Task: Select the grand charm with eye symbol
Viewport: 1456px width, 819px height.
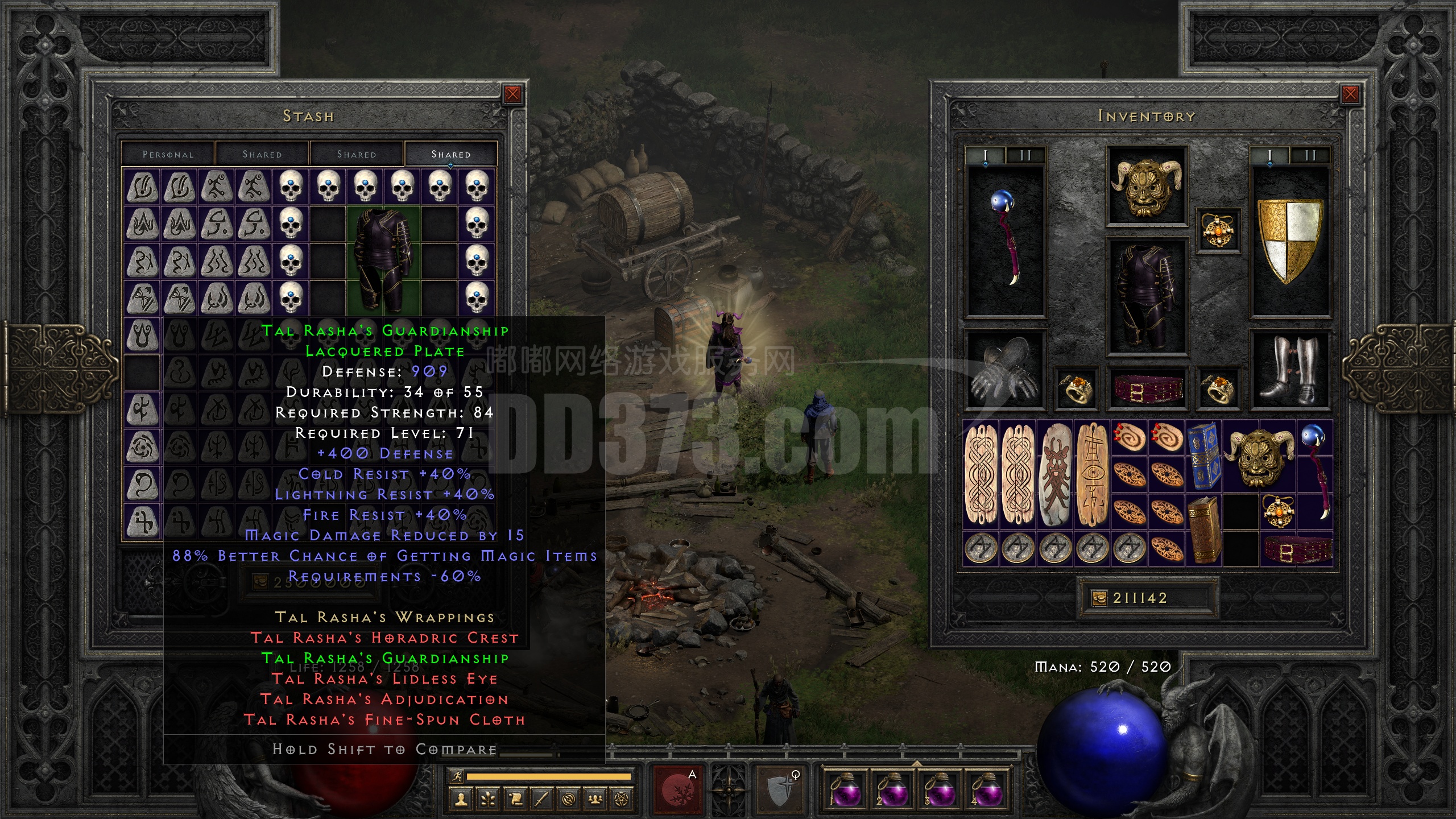Action: point(1093,474)
